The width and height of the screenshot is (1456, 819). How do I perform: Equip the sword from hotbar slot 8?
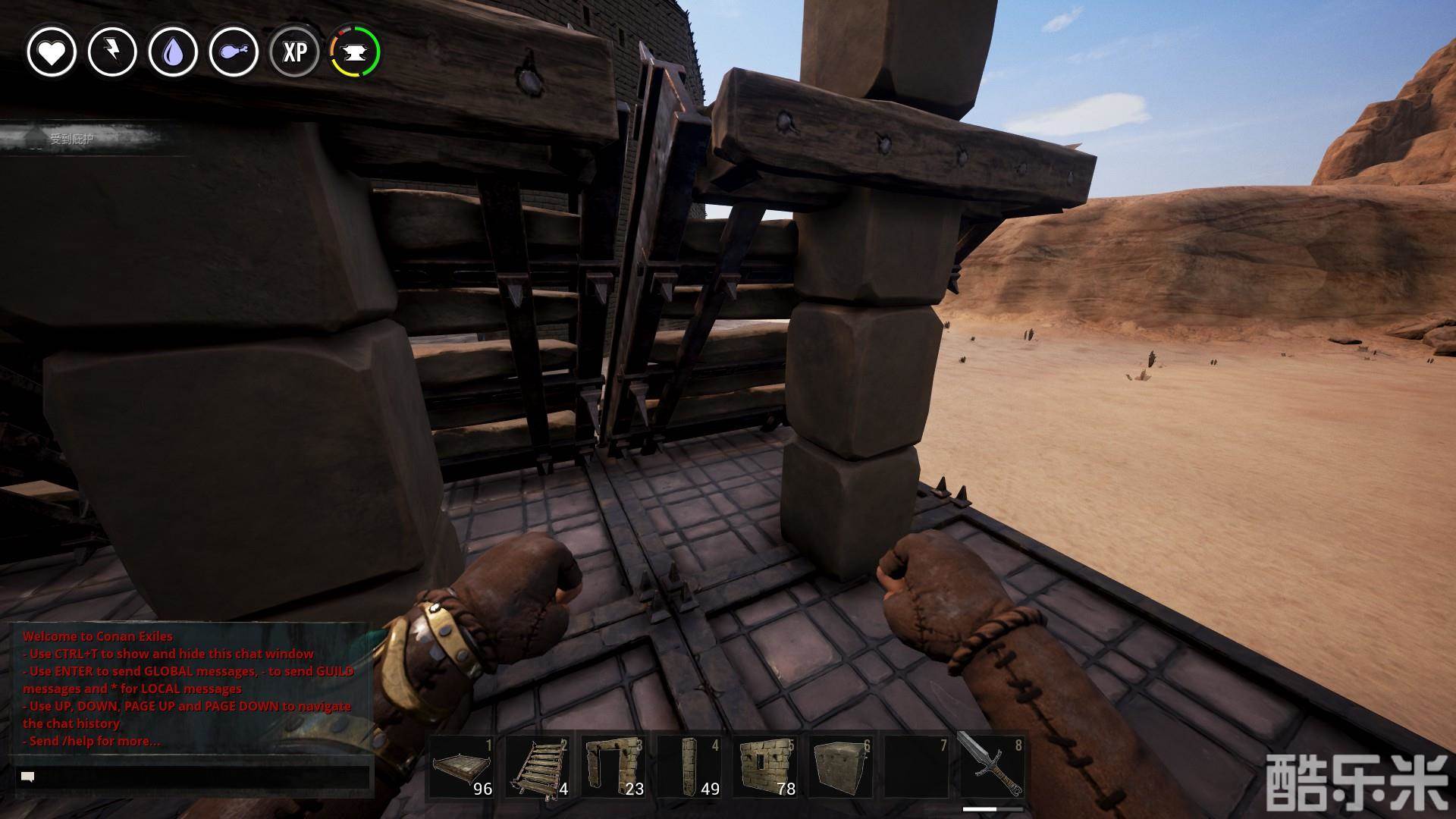tap(993, 766)
